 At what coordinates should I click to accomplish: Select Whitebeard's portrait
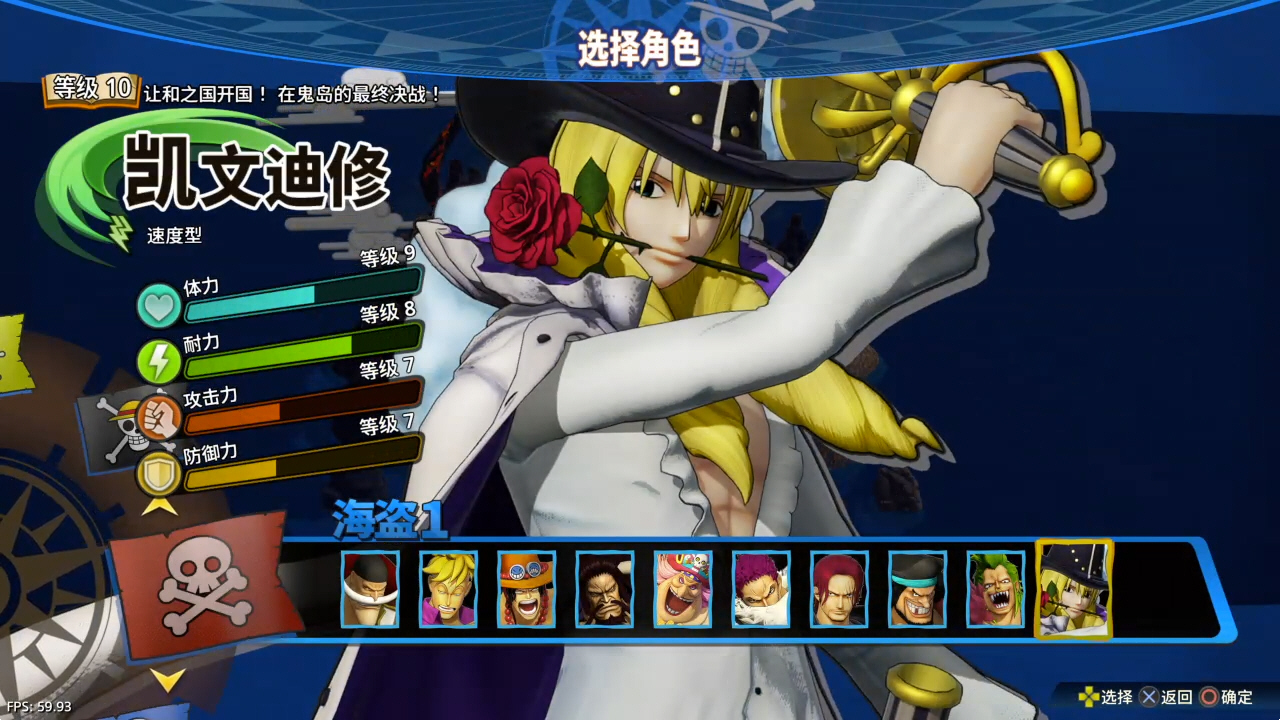tap(370, 589)
